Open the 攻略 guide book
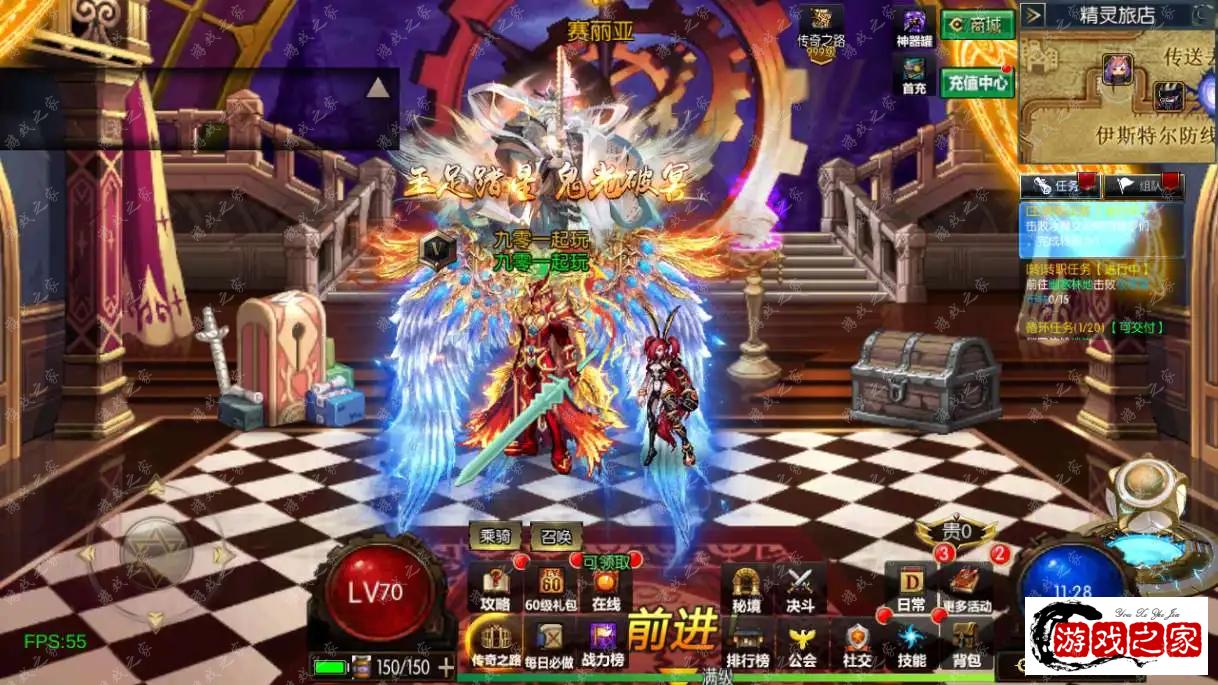This screenshot has width=1218, height=685. tap(496, 588)
